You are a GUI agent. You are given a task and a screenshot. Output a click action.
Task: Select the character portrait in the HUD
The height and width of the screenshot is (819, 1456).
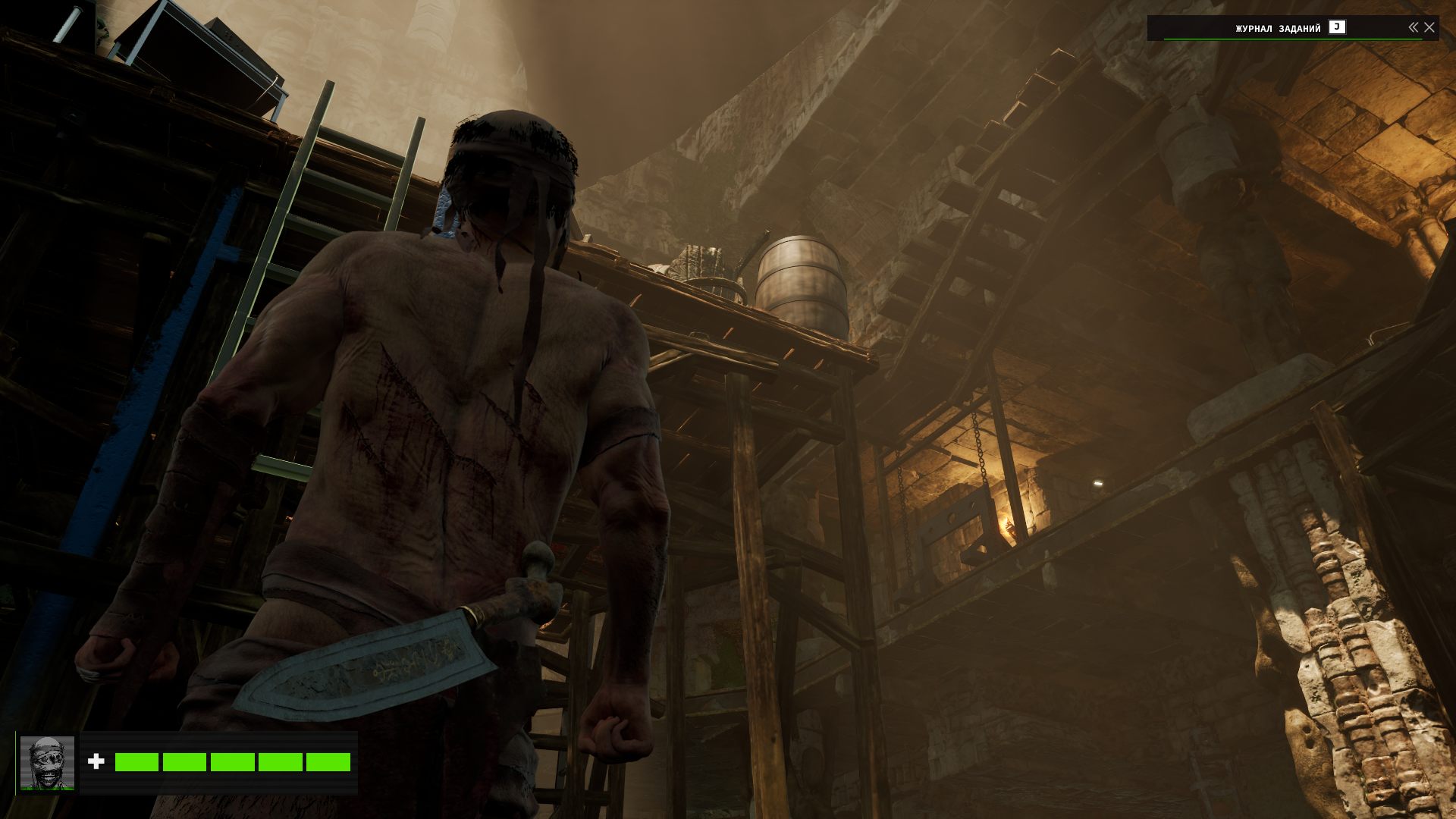tap(47, 762)
